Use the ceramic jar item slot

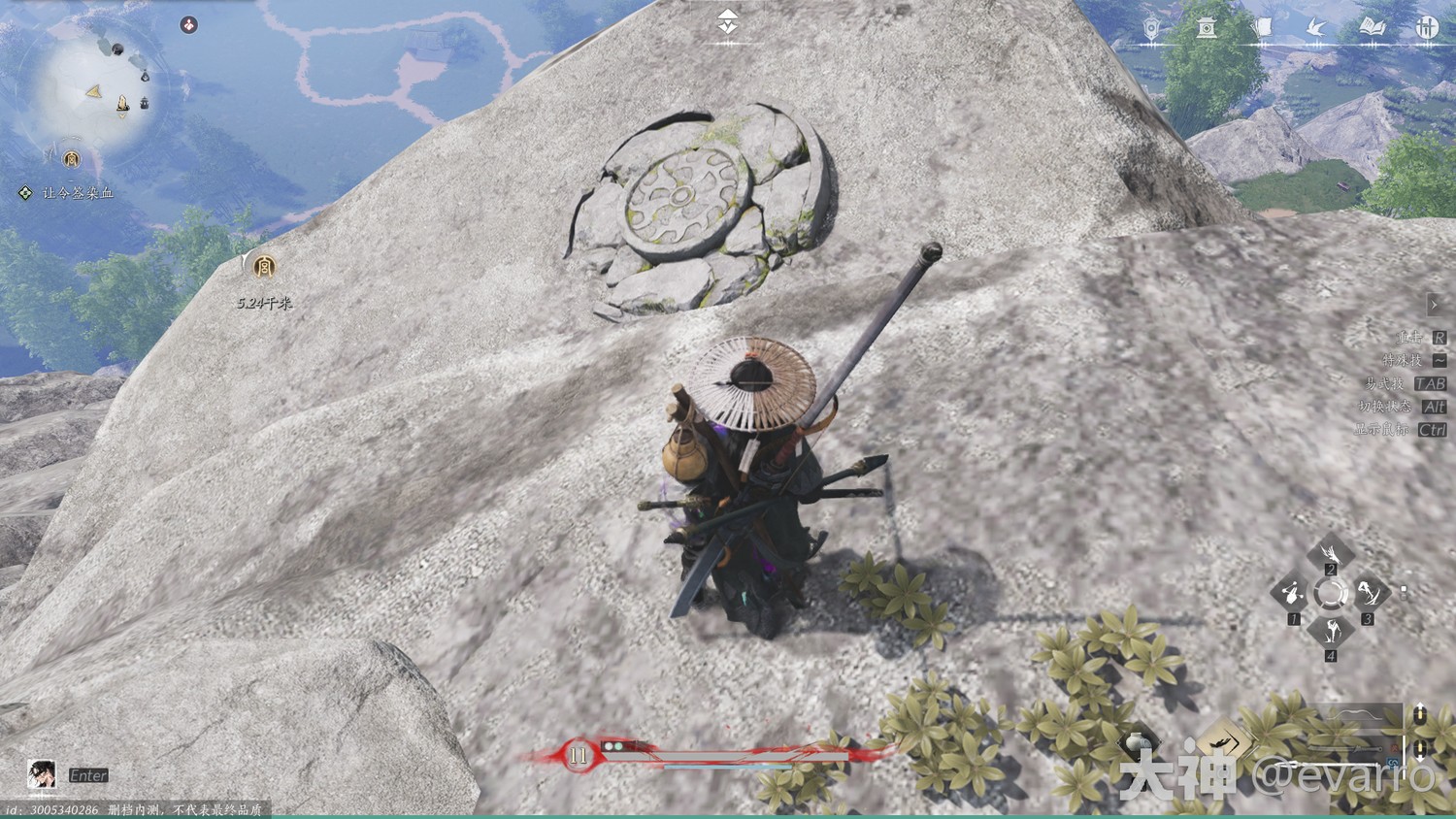[1138, 745]
